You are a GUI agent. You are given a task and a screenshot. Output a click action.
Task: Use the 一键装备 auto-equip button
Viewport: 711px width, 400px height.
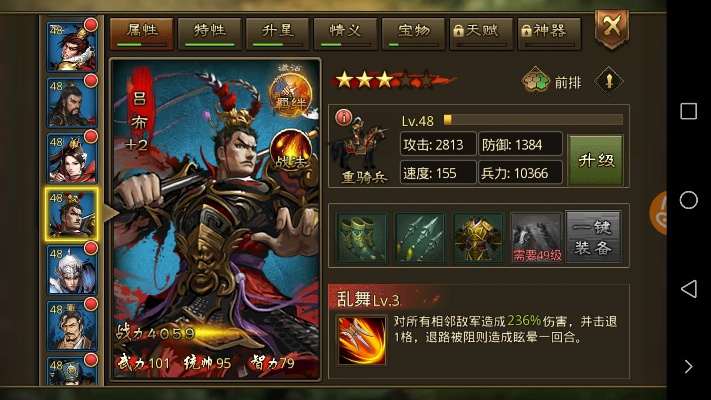point(595,237)
